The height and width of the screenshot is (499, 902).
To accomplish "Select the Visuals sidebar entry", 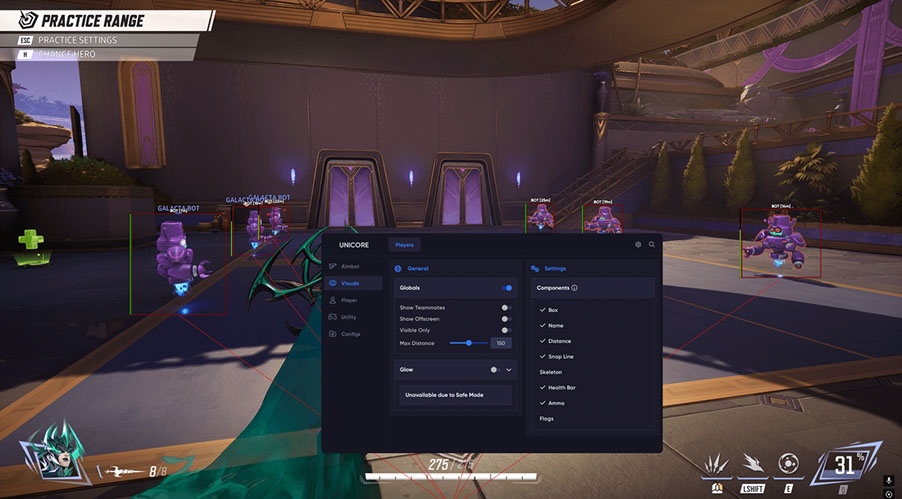I will (x=349, y=283).
